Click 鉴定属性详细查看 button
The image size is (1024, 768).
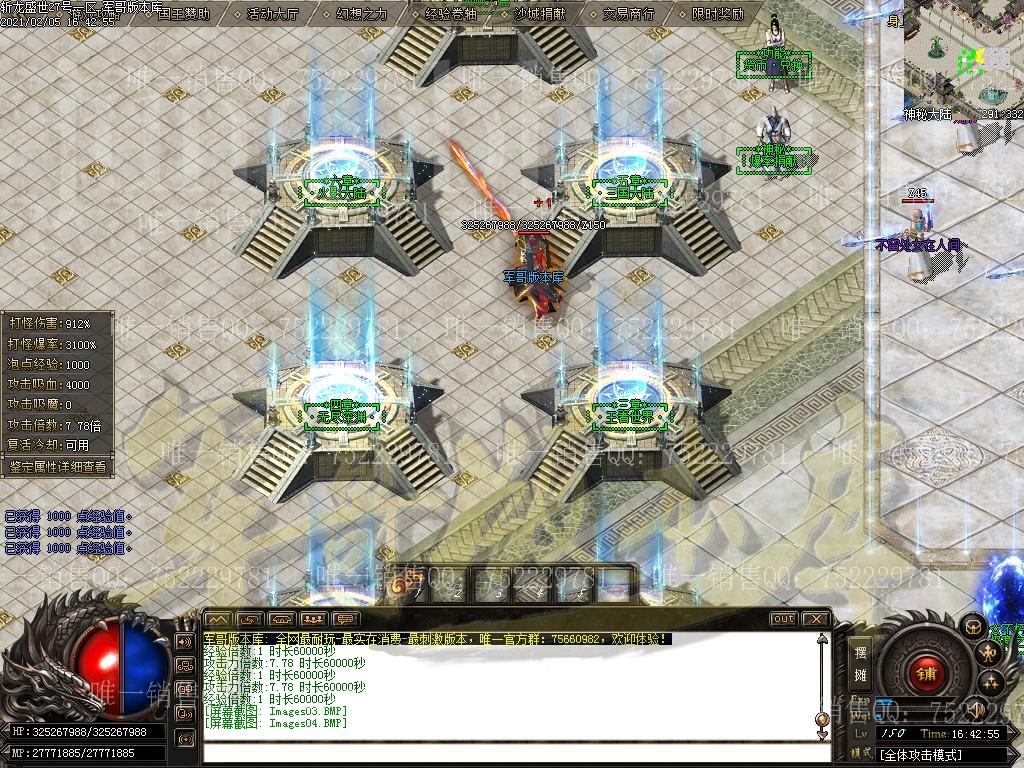click(57, 466)
